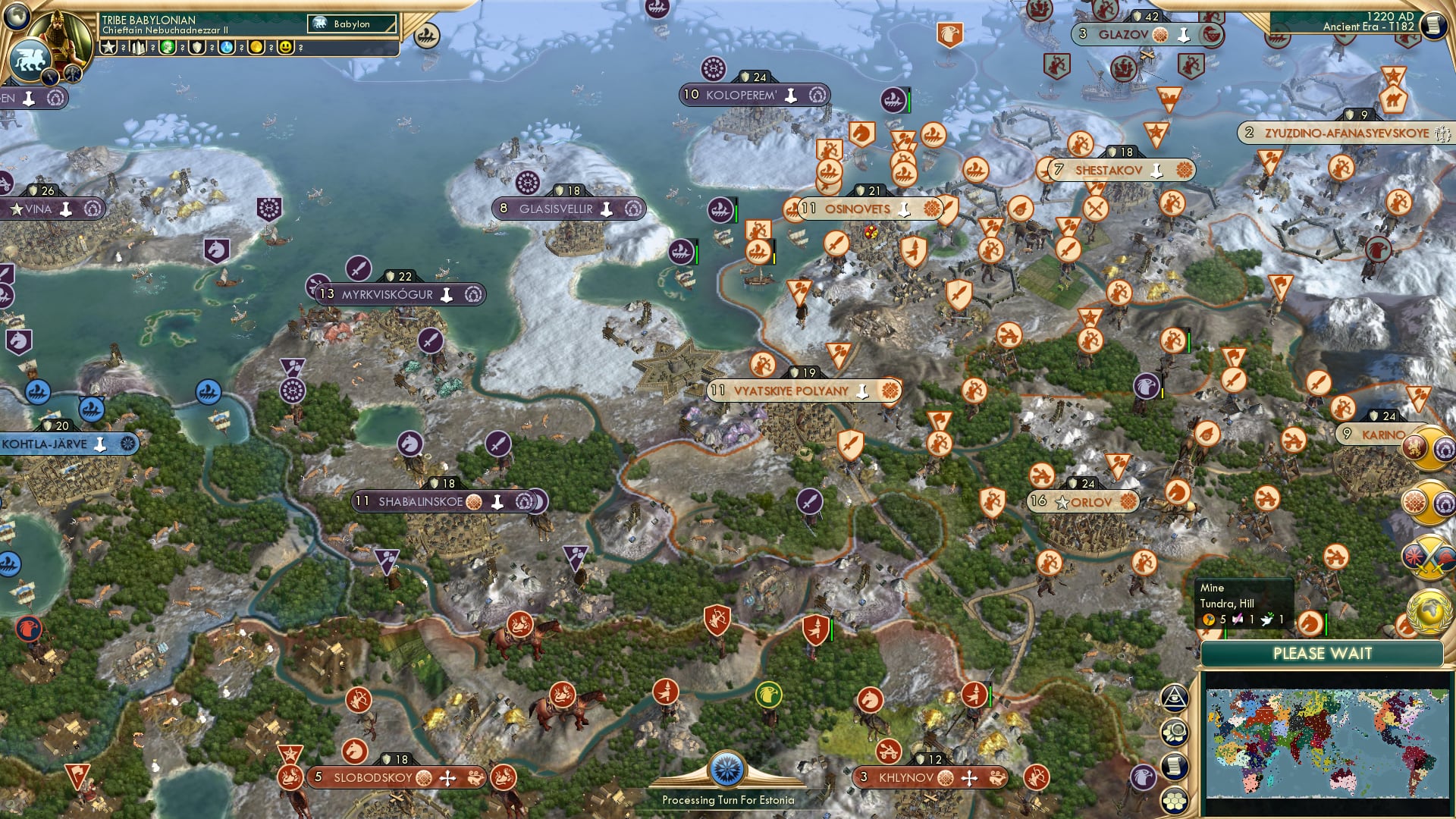The width and height of the screenshot is (1456, 819).
Task: Toggle strategic view with the eye pyramid icon
Action: pos(1175,698)
